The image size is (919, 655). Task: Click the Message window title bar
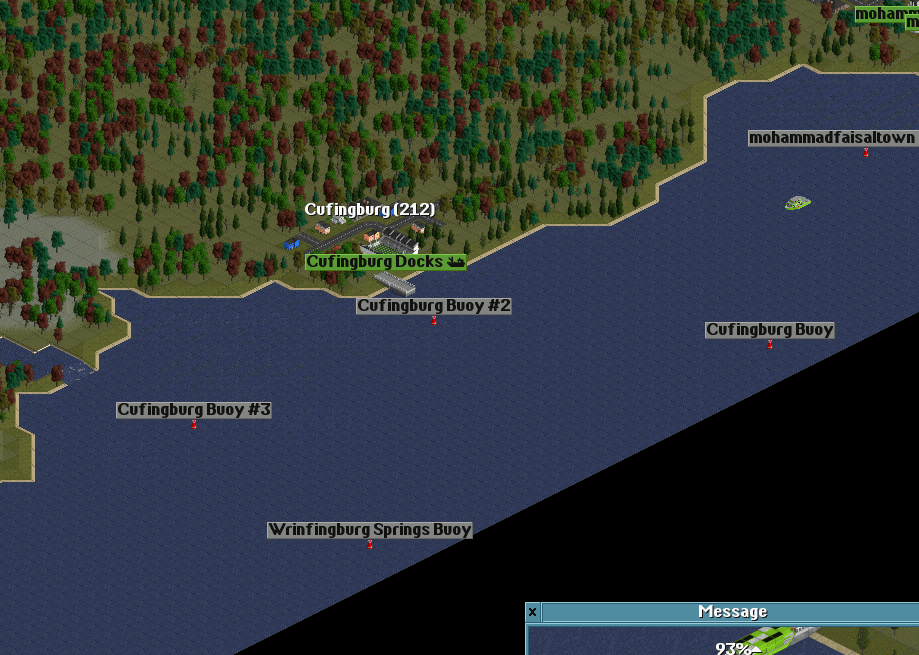(x=732, y=612)
